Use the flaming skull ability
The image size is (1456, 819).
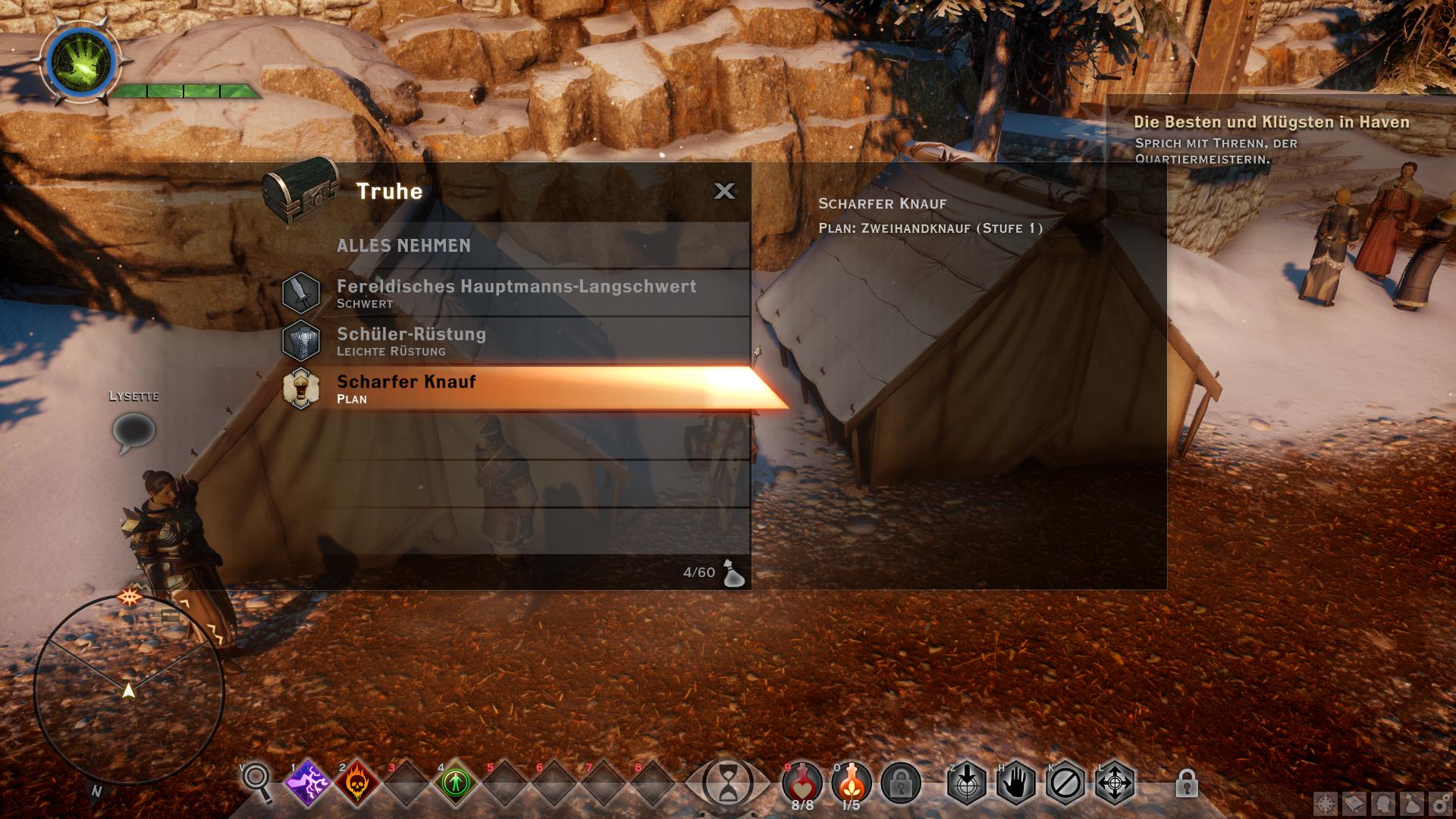tap(357, 783)
